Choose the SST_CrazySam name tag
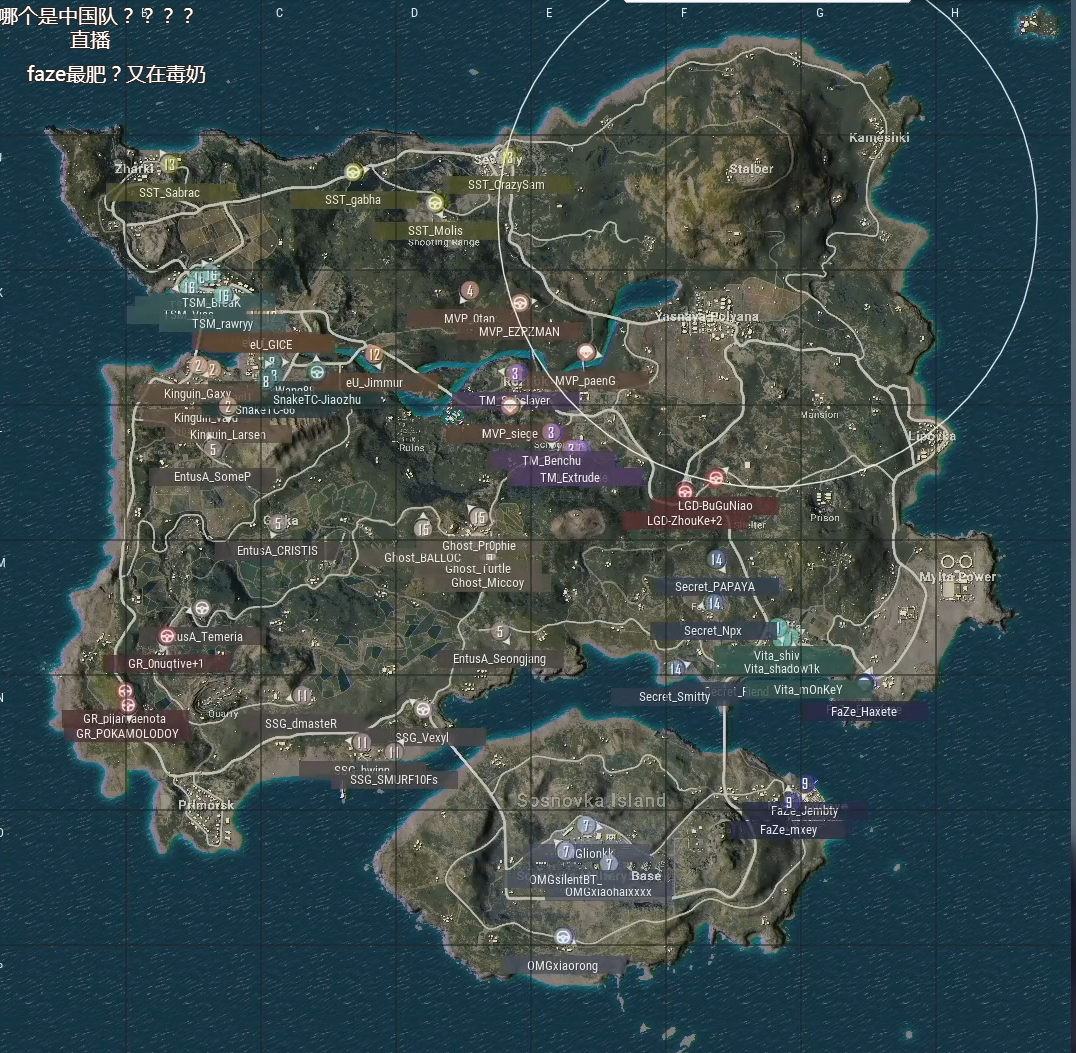This screenshot has height=1053, width=1076. coord(506,184)
